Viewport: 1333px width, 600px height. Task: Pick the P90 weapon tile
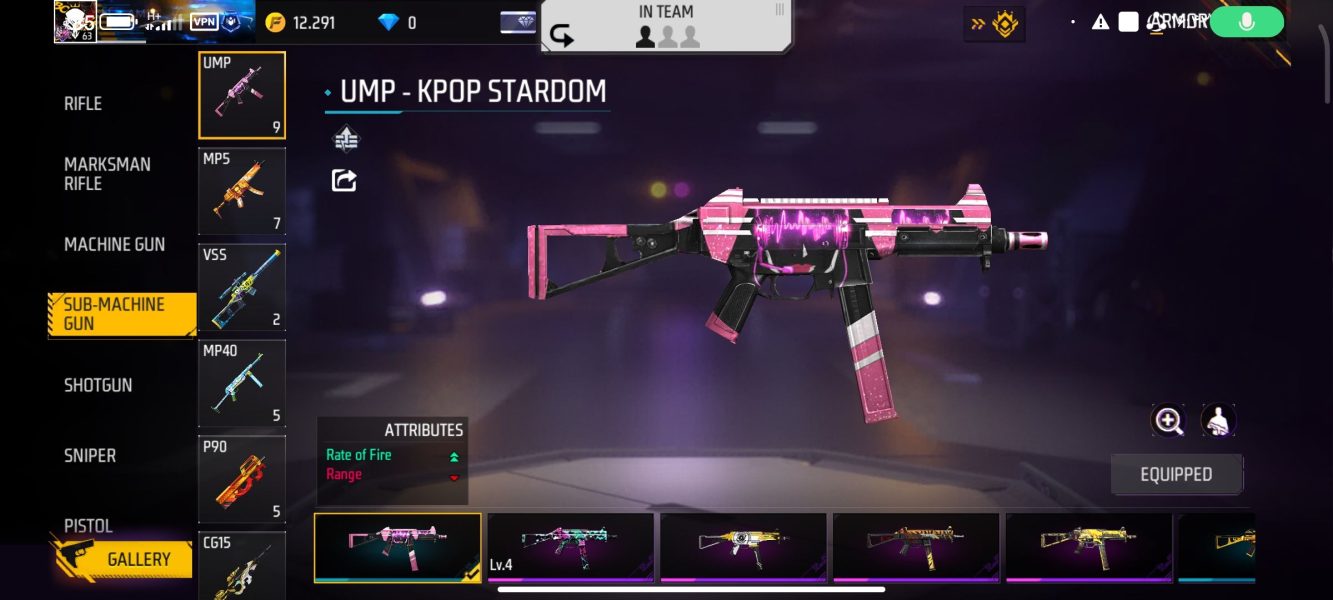242,479
